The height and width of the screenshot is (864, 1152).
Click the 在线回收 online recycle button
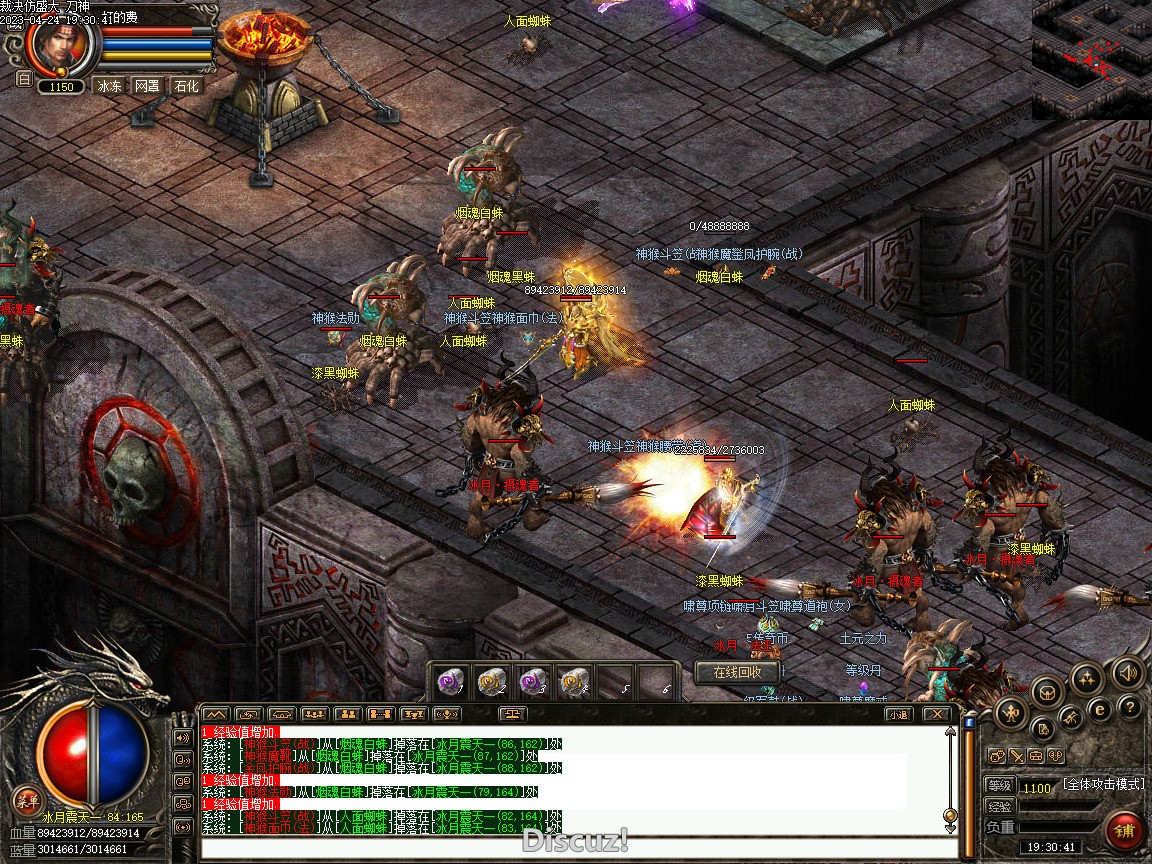[x=737, y=673]
